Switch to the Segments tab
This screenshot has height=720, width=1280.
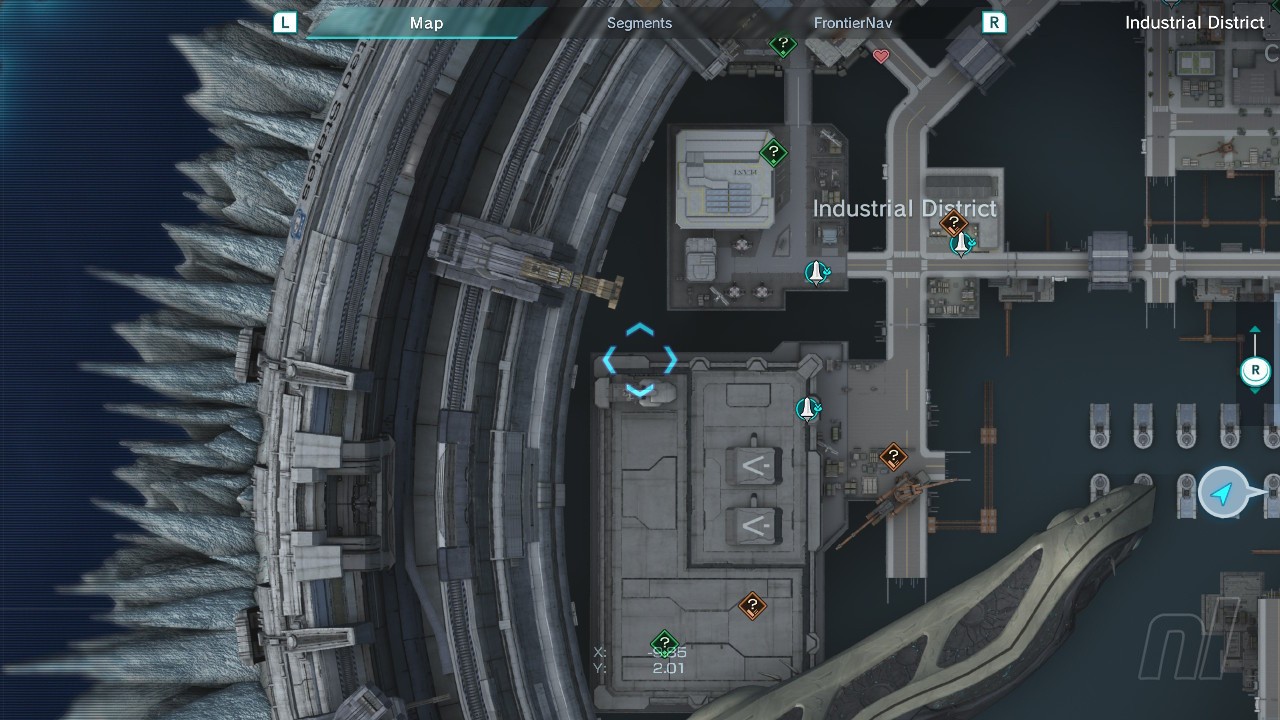pos(639,23)
